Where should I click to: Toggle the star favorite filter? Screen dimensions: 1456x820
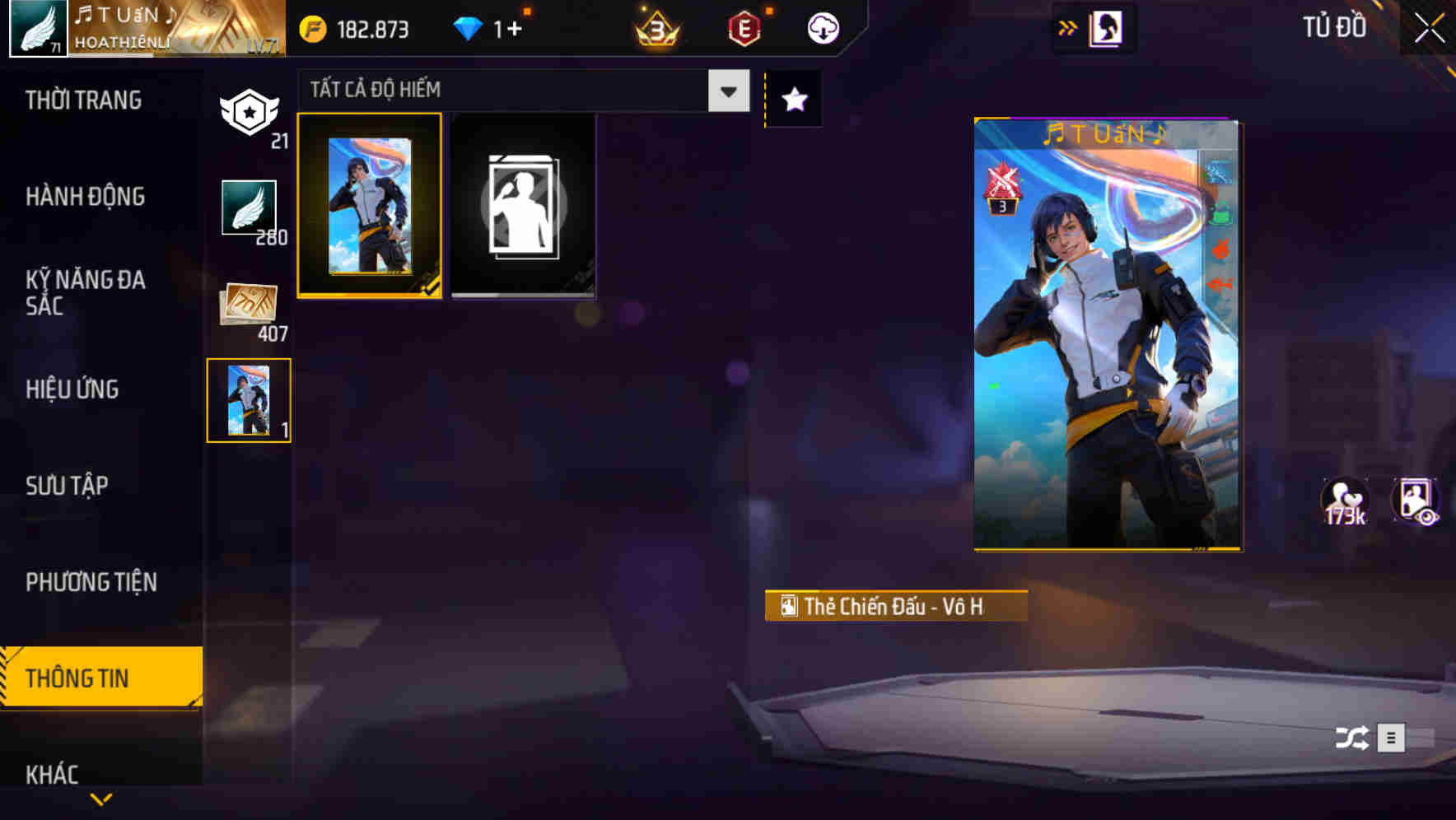tap(793, 99)
